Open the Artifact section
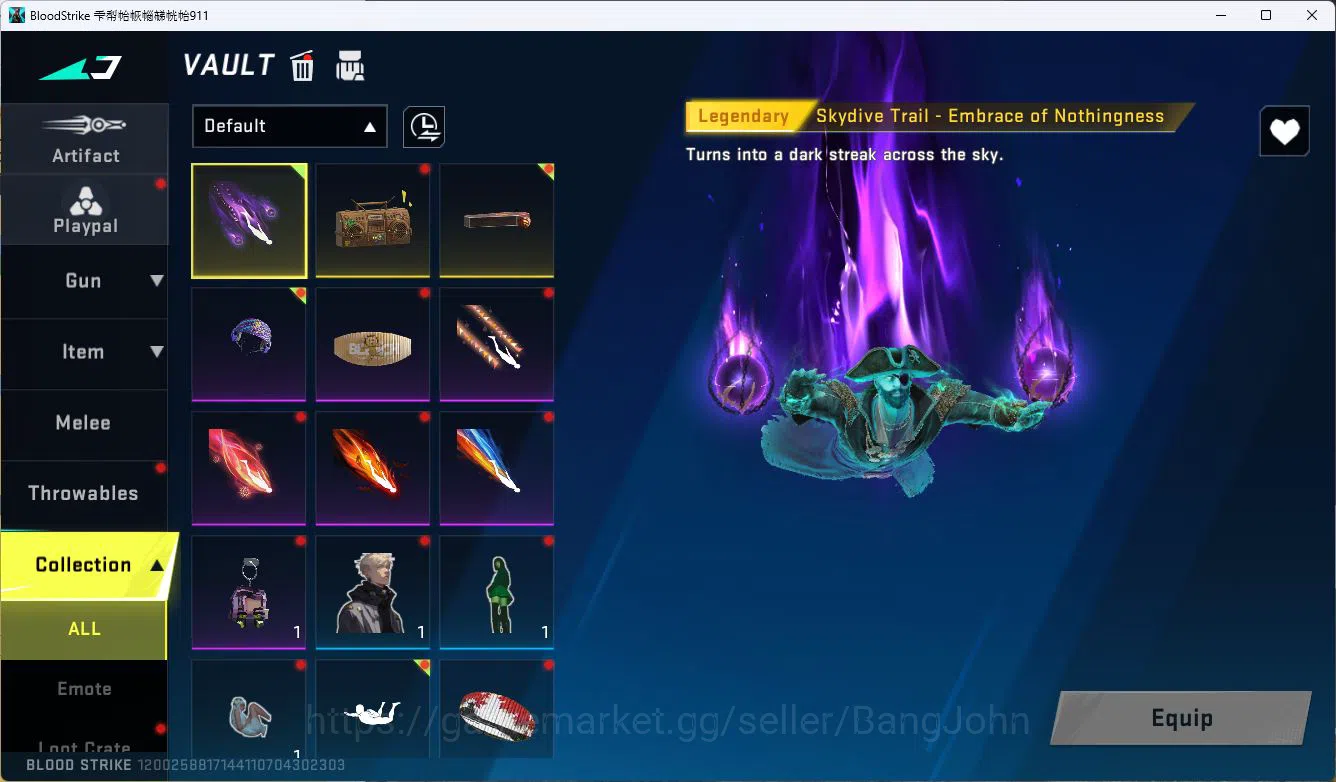 (x=85, y=138)
